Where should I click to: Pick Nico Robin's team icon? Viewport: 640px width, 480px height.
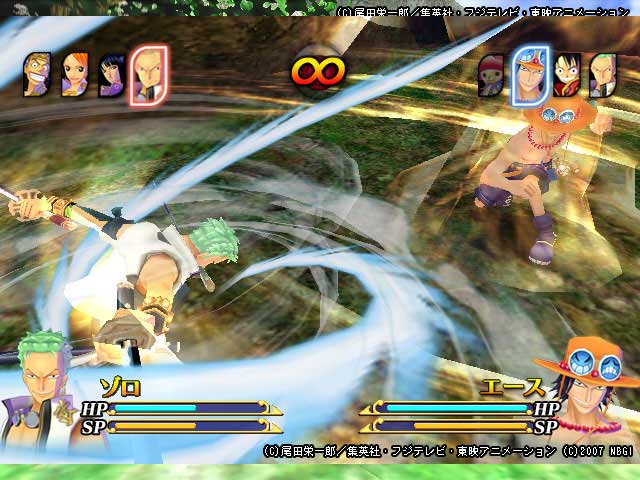(111, 74)
